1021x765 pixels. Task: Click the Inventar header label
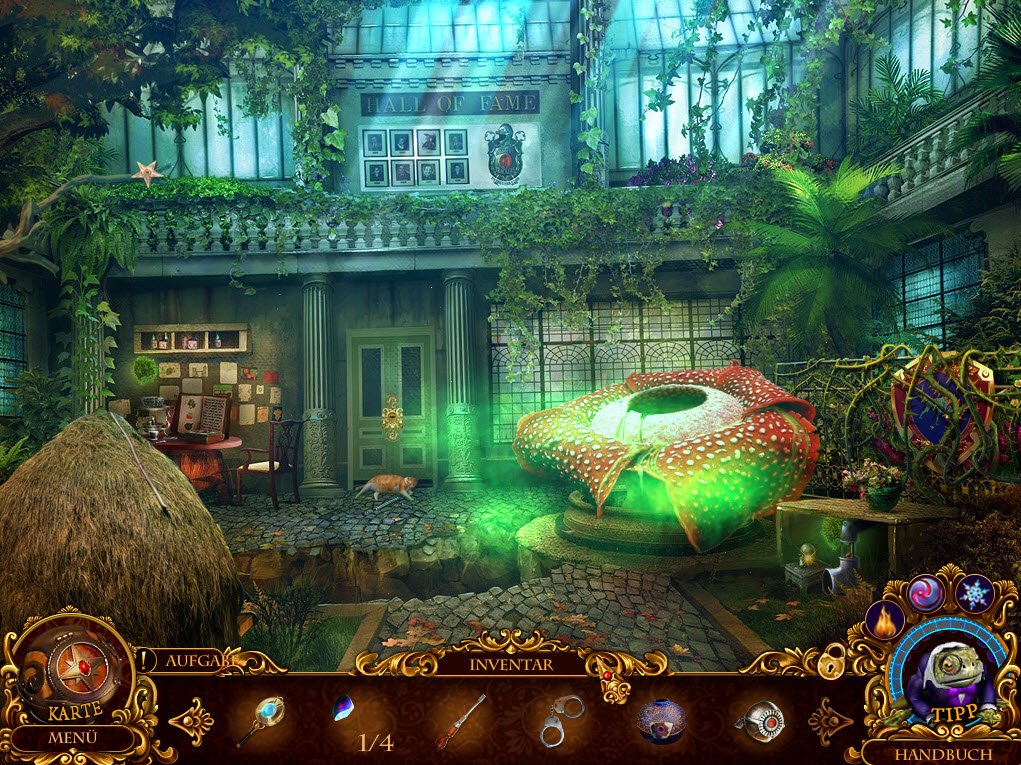[510, 661]
